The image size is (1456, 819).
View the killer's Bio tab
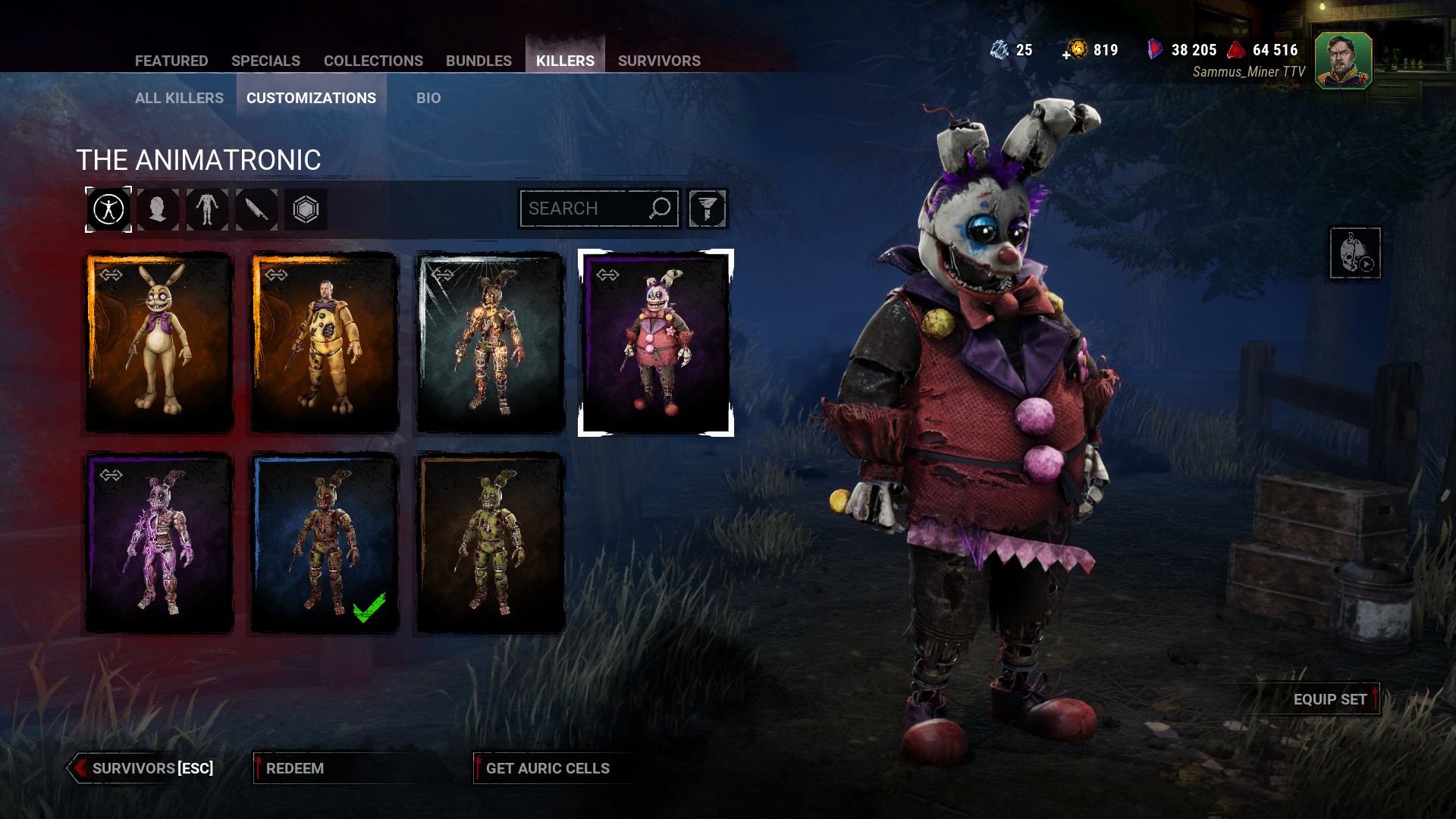[428, 98]
